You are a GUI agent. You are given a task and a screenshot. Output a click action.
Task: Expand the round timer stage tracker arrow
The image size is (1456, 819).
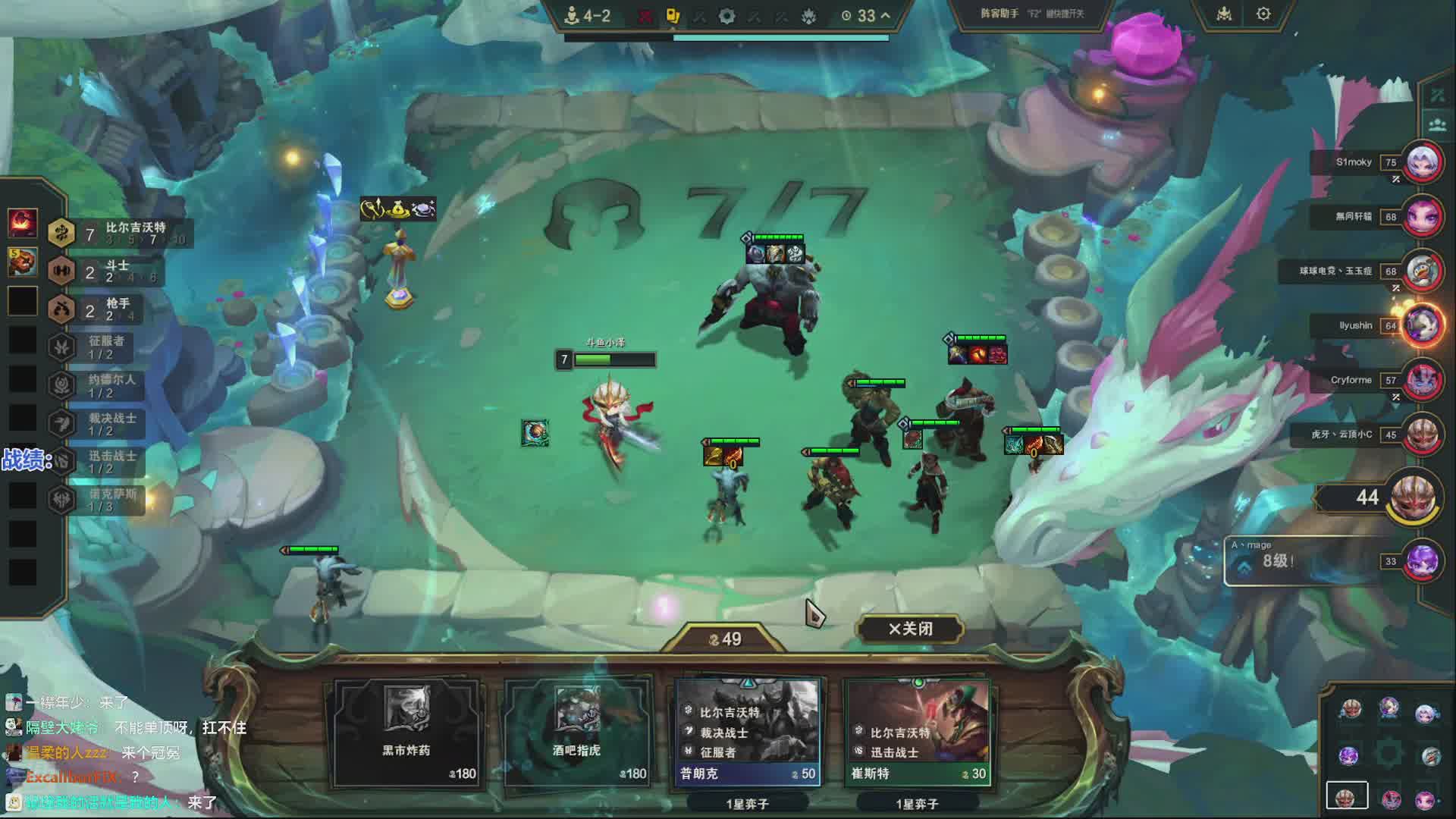(885, 16)
